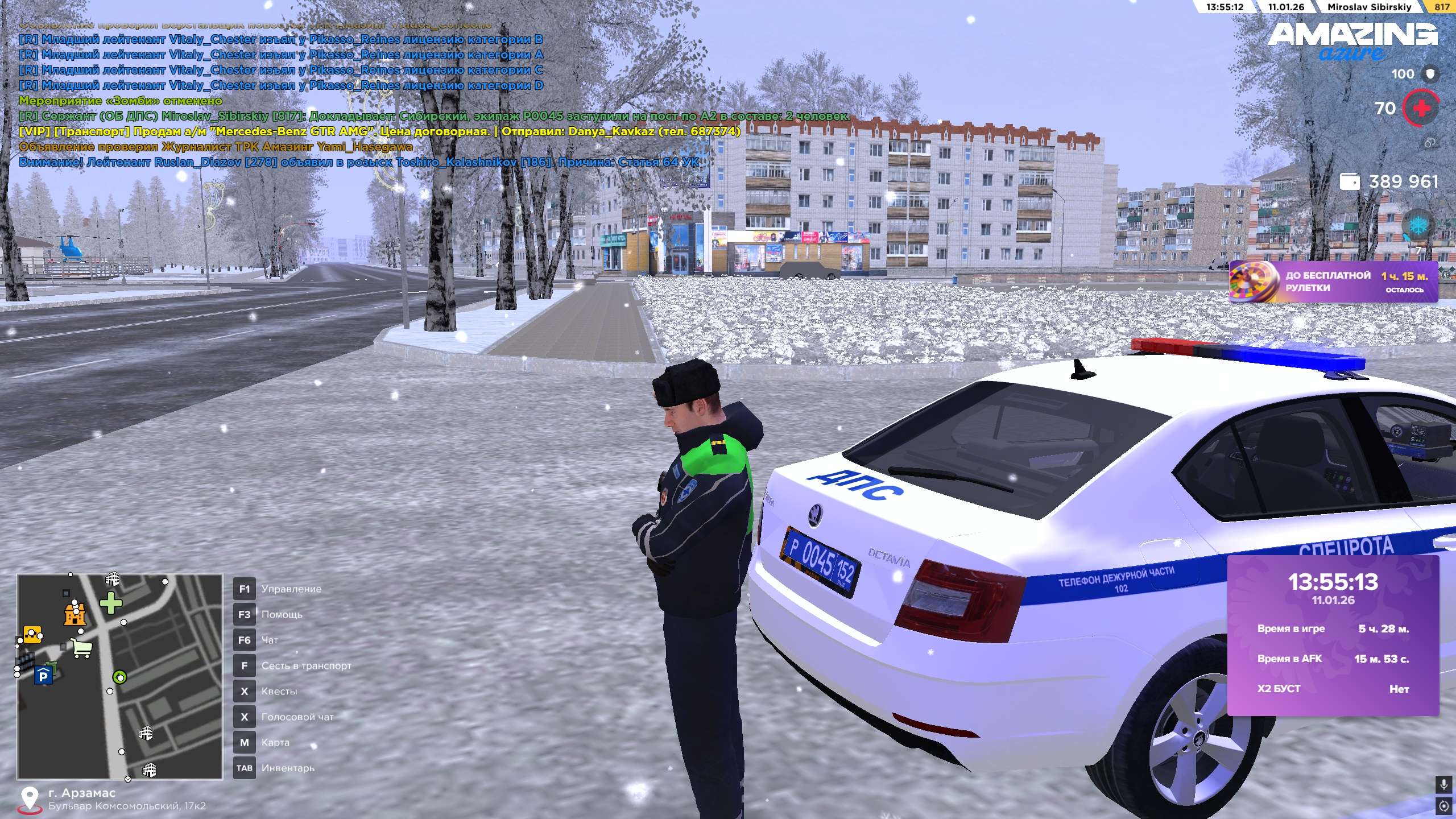Click the Amazing Azure server logo

(x=1352, y=40)
